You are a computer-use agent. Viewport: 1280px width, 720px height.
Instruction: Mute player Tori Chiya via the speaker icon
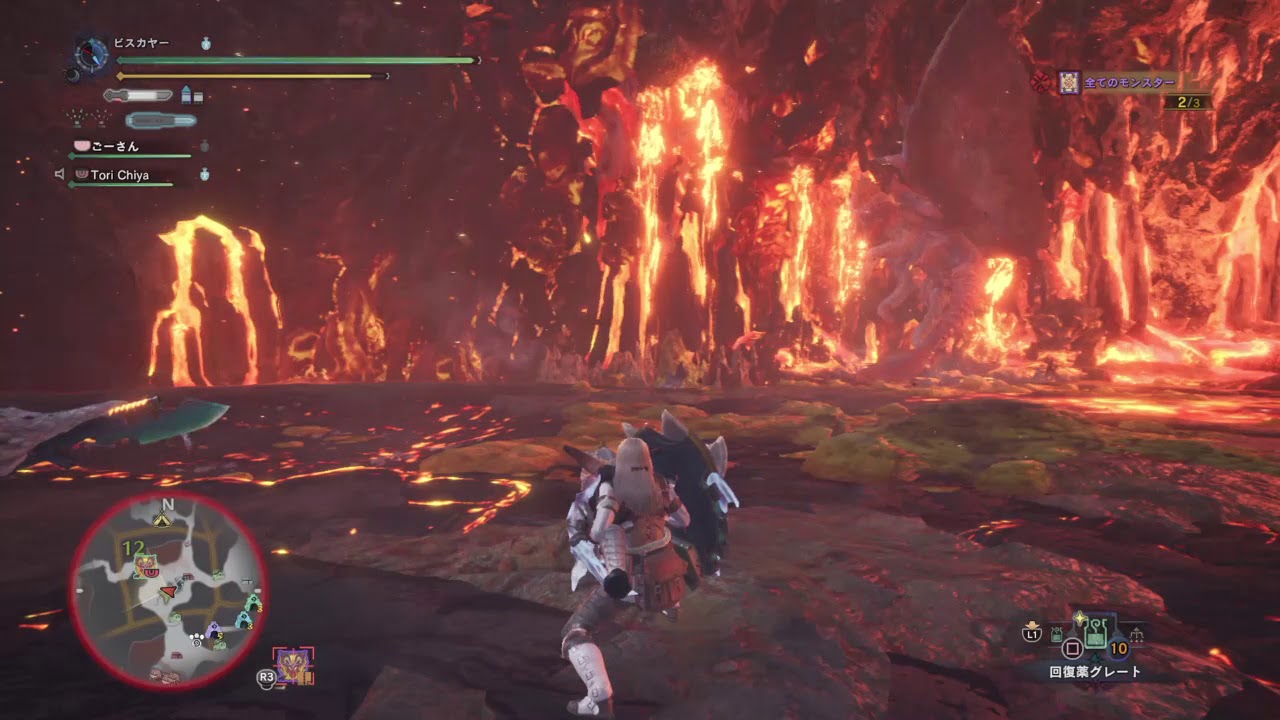pyautogui.click(x=62, y=172)
